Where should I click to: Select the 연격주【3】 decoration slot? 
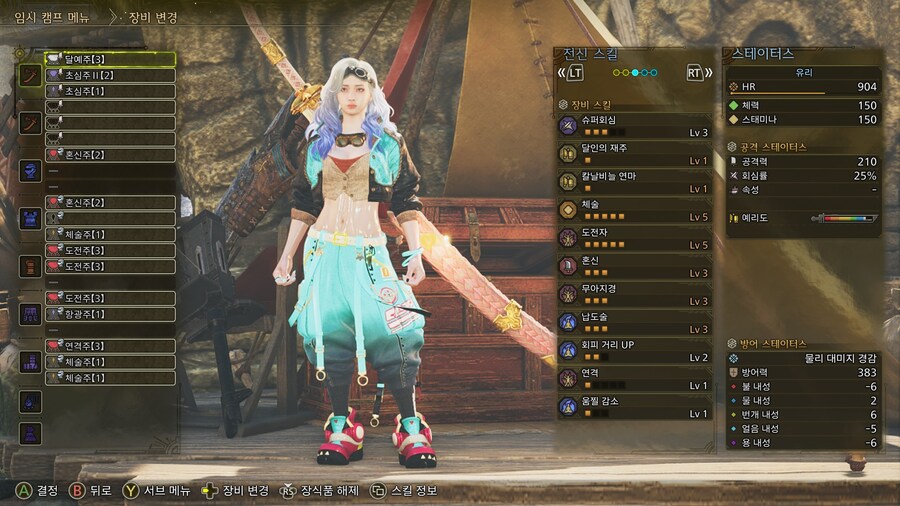(x=110, y=346)
